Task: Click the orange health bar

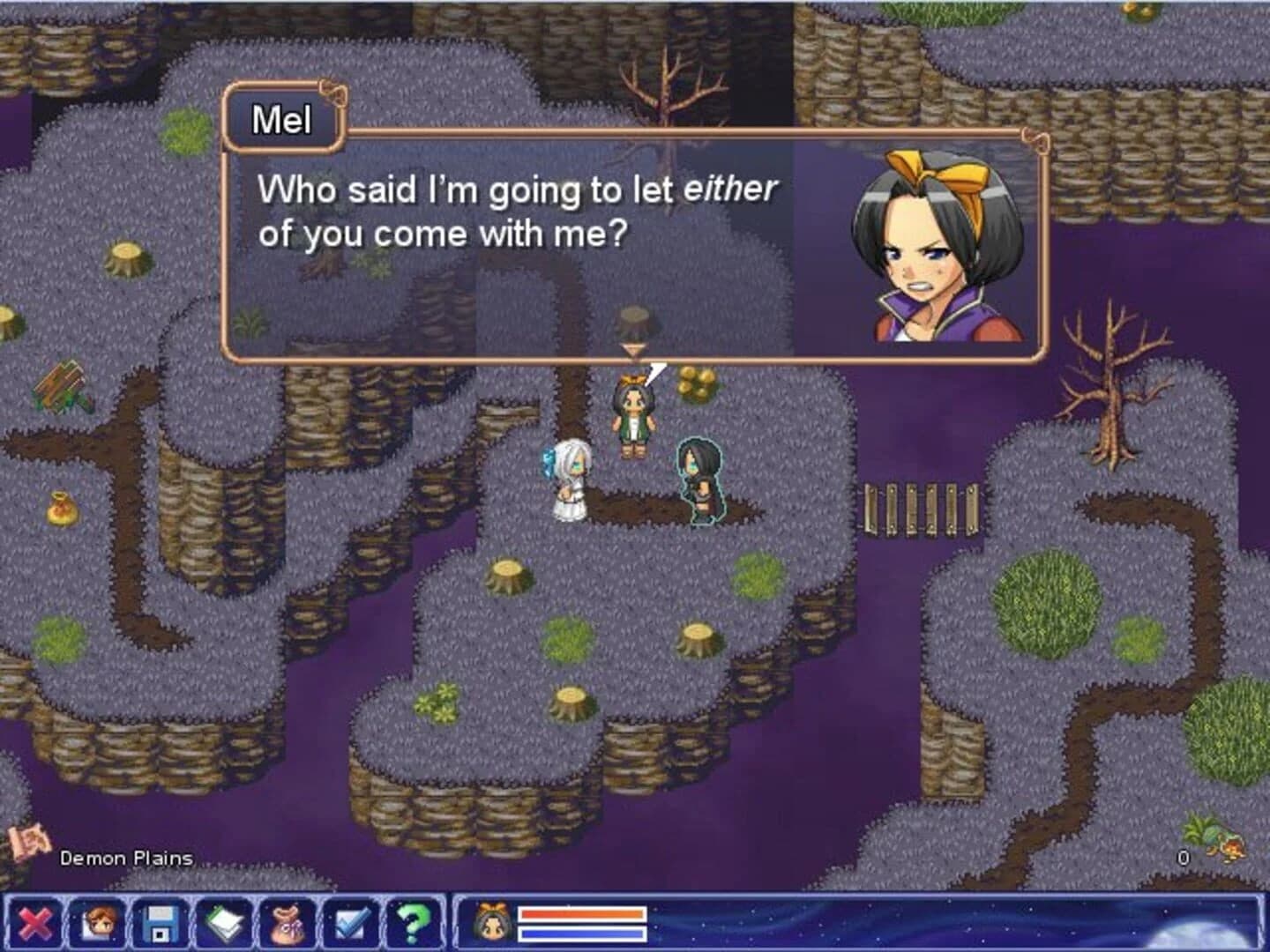Action: click(582, 916)
